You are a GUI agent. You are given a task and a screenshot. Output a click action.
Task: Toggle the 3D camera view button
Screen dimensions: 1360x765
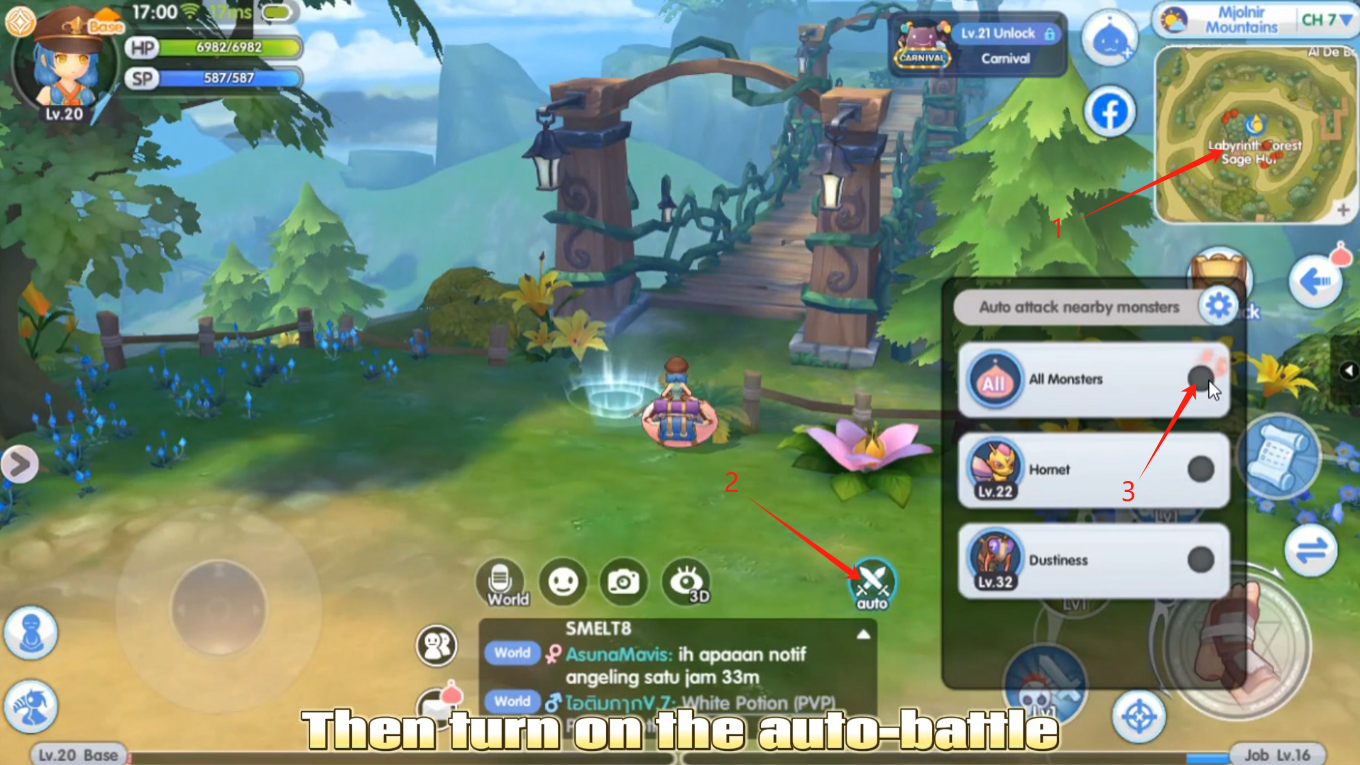point(686,581)
